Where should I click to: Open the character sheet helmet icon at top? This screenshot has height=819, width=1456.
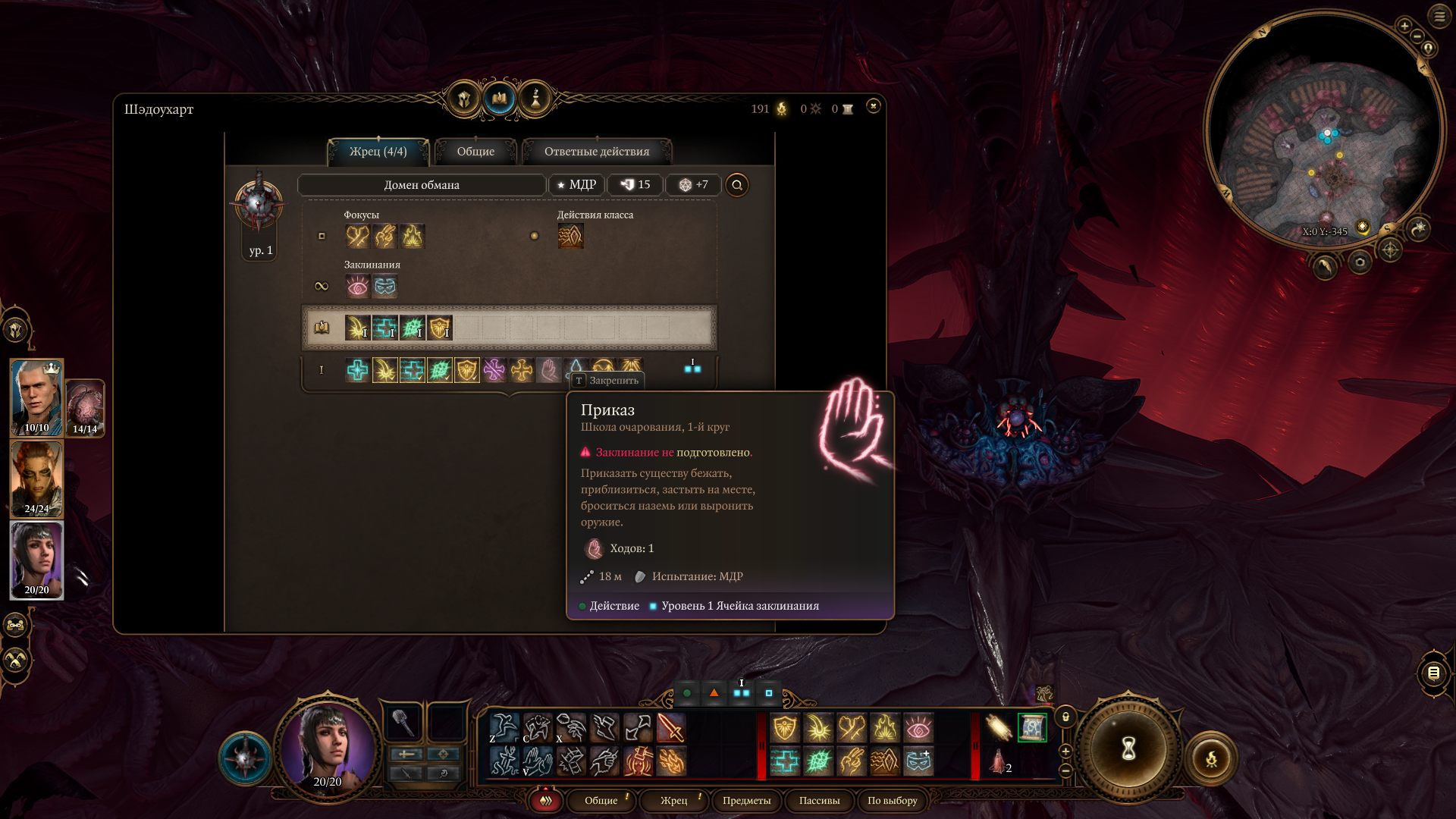463,99
